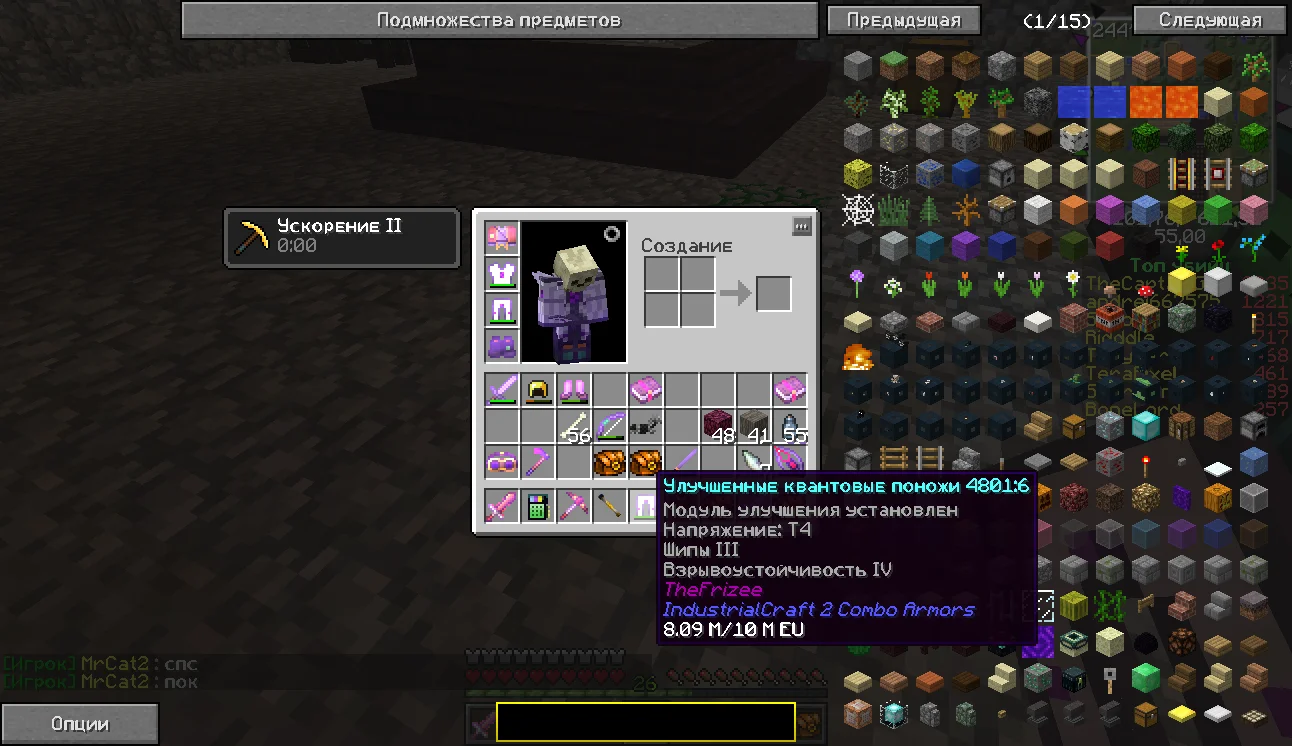Select the pink pickaxe in the hotbar
1292x746 pixels.
[x=574, y=507]
